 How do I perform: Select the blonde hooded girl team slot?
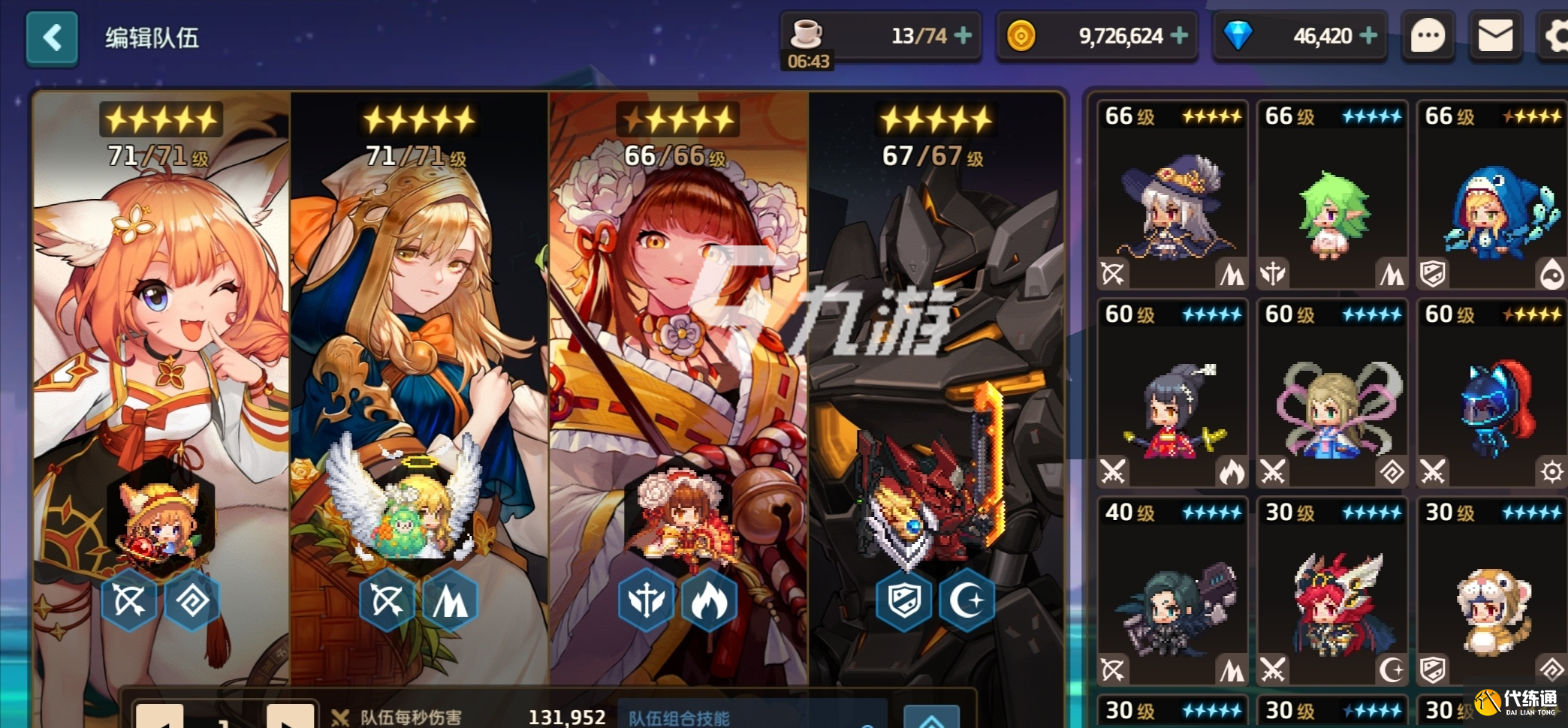pyautogui.click(x=419, y=375)
